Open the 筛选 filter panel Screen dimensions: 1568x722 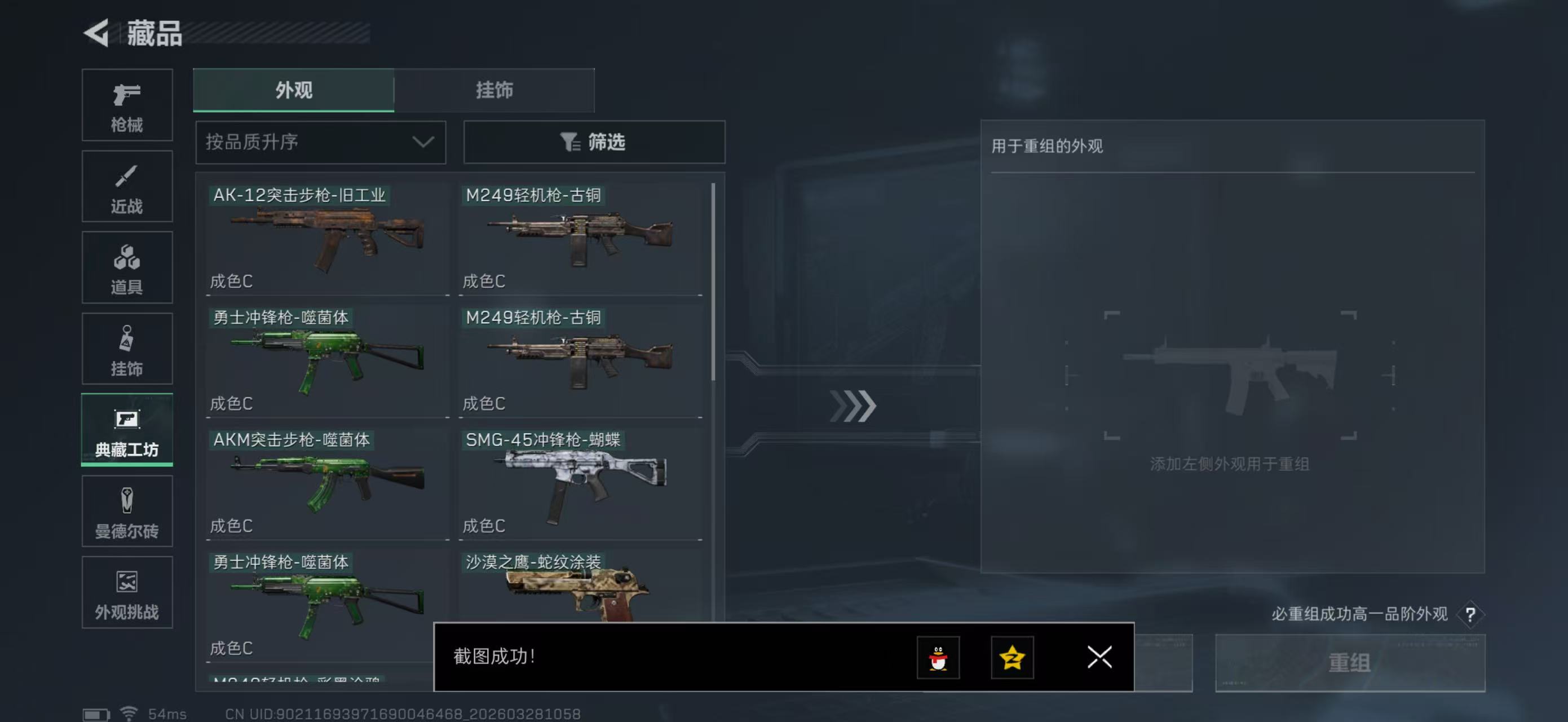click(594, 142)
